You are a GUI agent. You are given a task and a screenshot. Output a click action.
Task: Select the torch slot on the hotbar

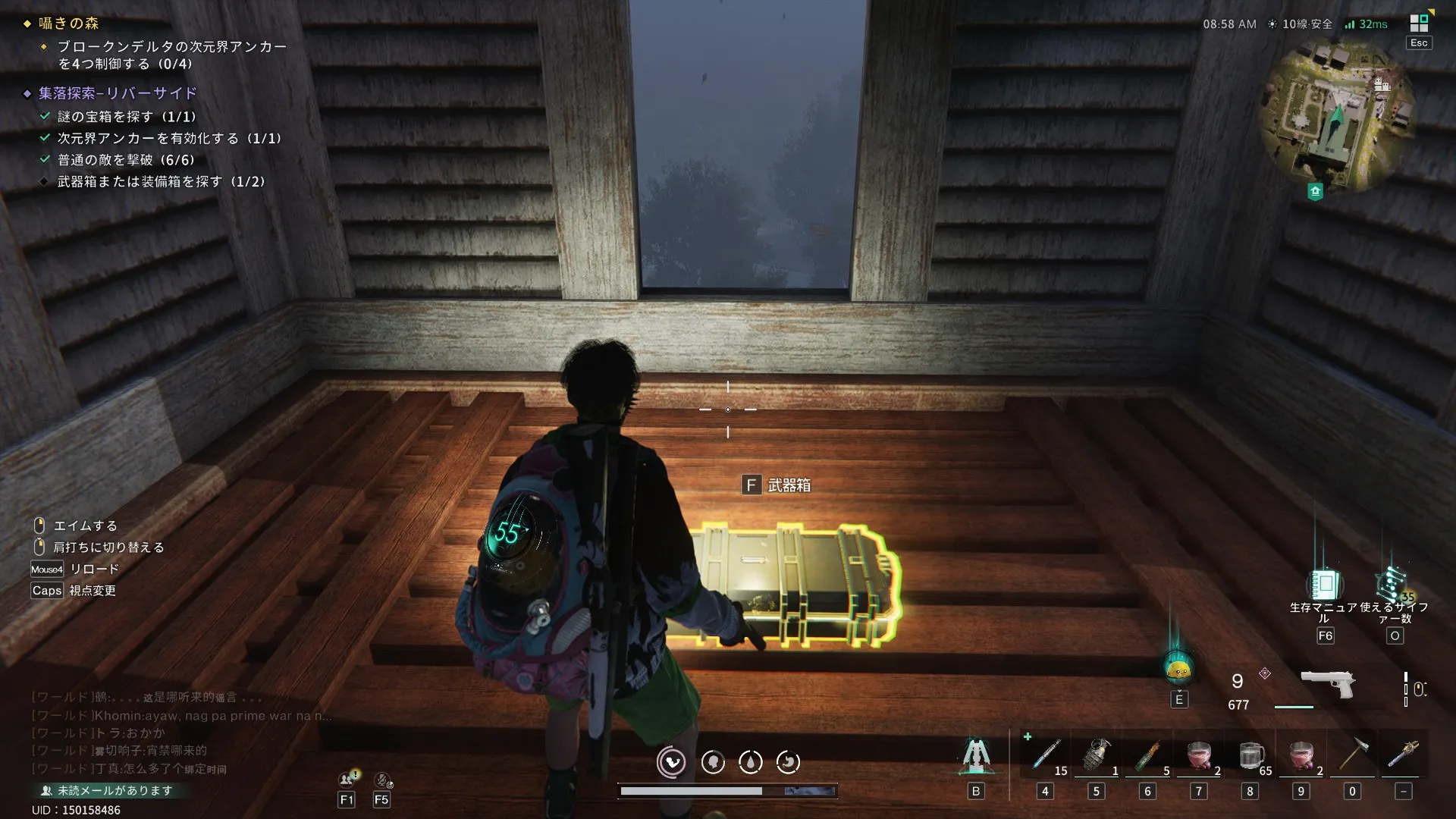click(x=1403, y=755)
